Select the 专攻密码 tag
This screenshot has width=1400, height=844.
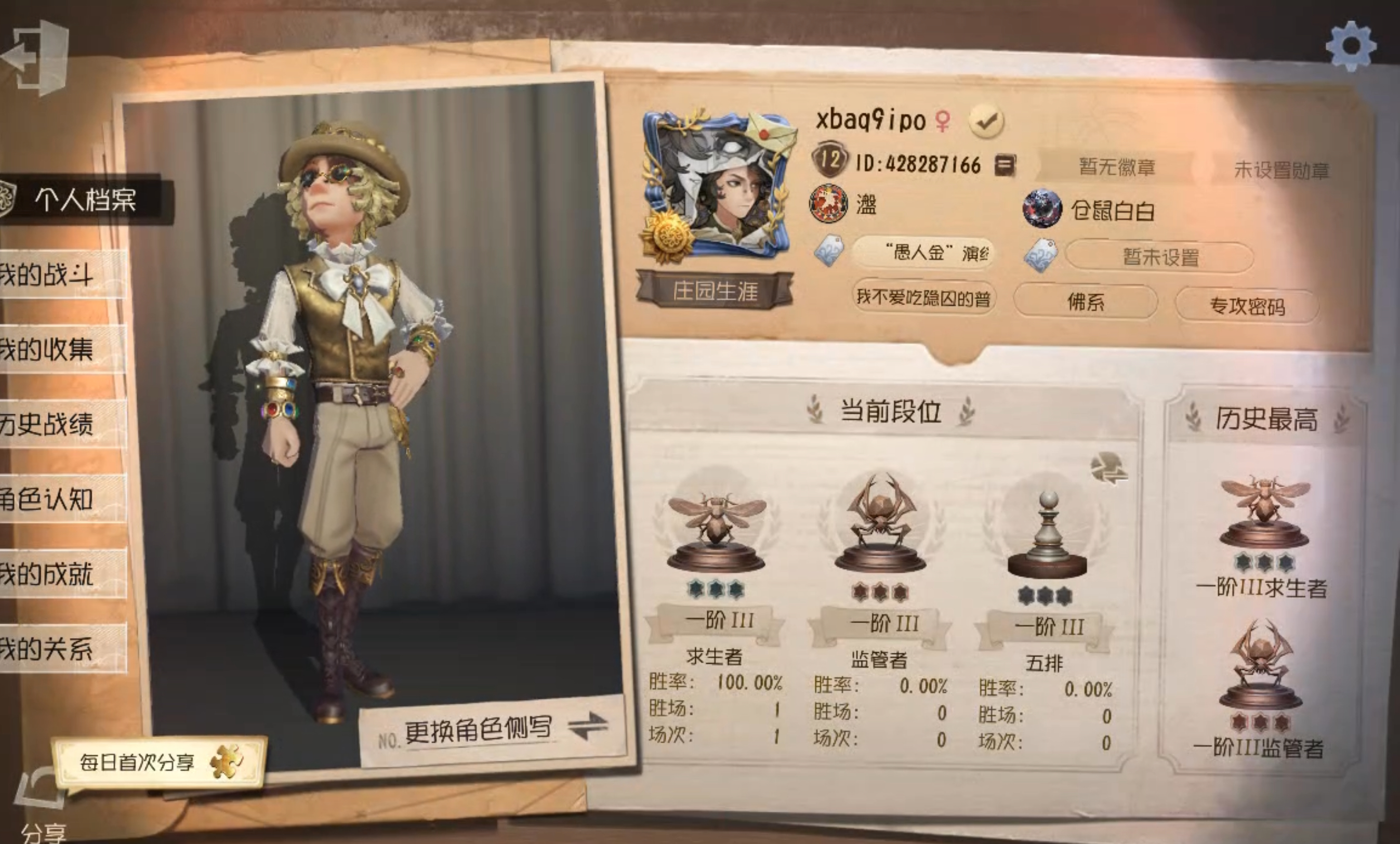tap(1247, 306)
